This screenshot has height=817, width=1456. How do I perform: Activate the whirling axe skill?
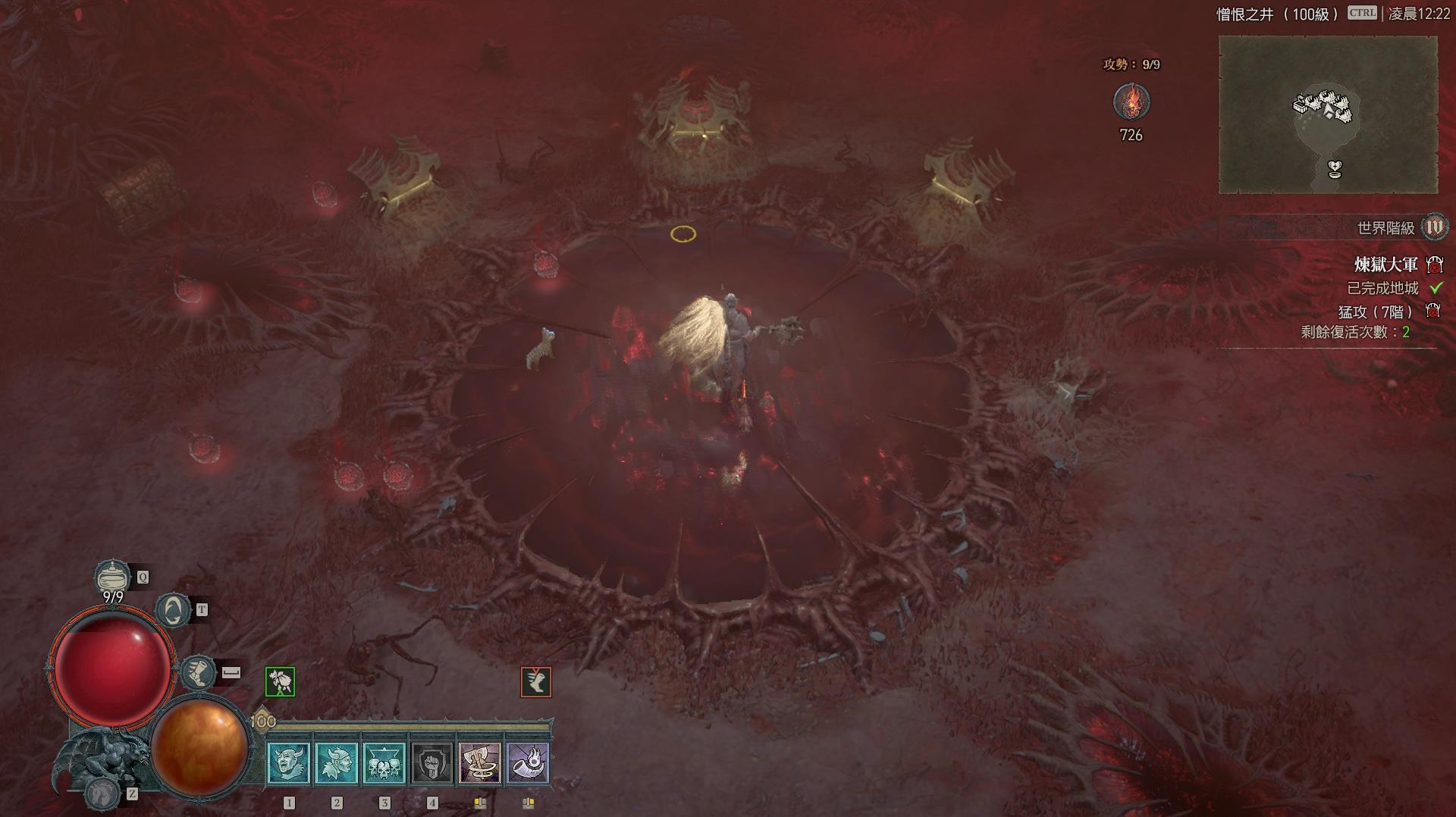pyautogui.click(x=480, y=762)
